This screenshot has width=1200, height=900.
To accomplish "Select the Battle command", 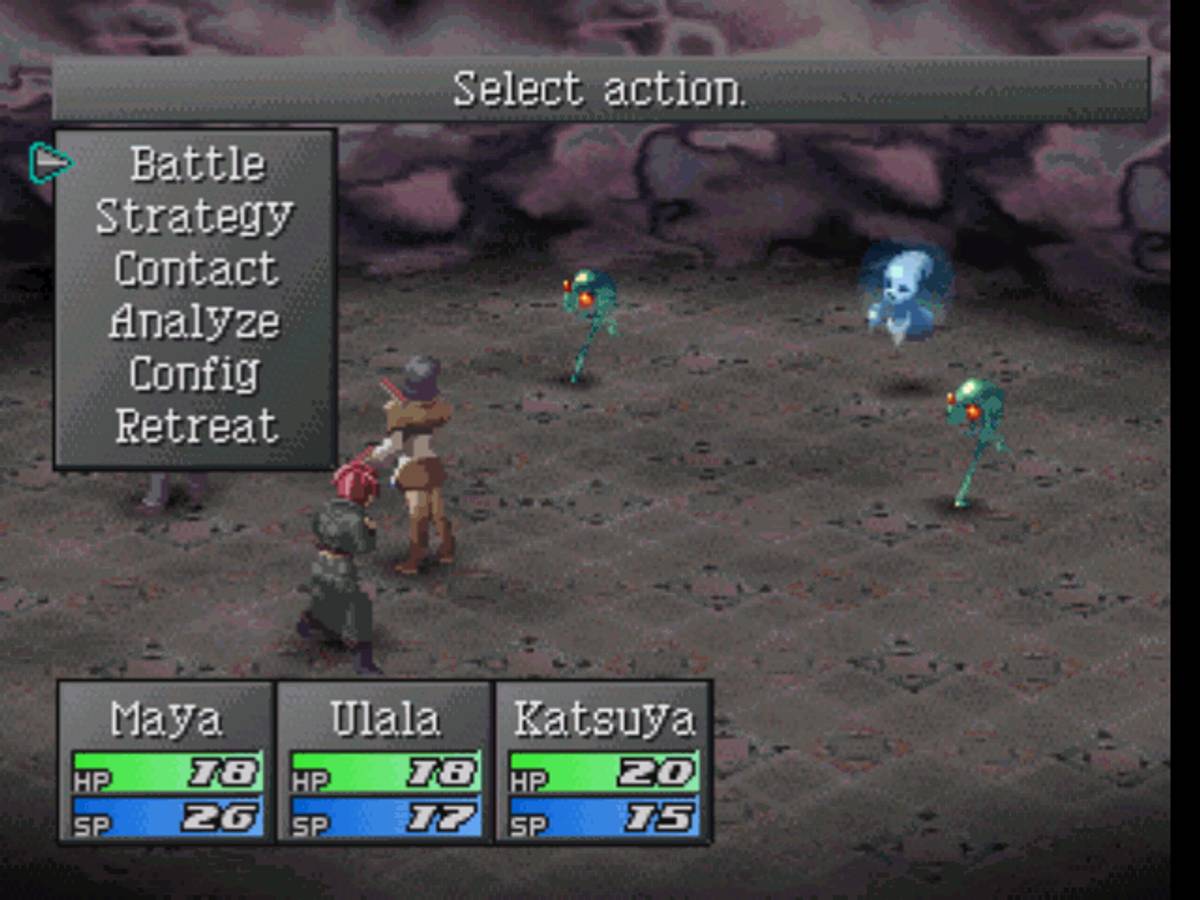I will 197,164.
